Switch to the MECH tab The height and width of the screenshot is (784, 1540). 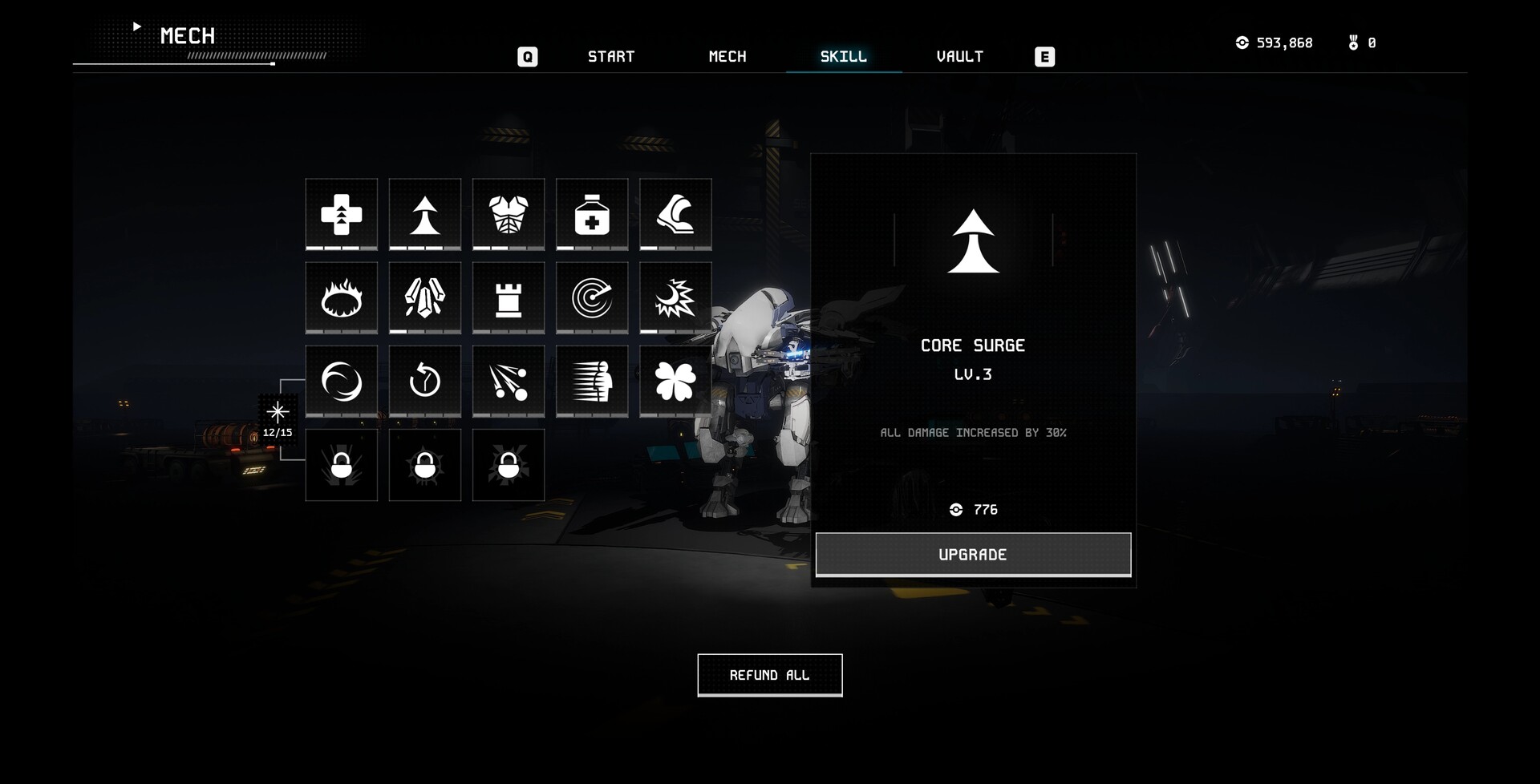(x=727, y=56)
